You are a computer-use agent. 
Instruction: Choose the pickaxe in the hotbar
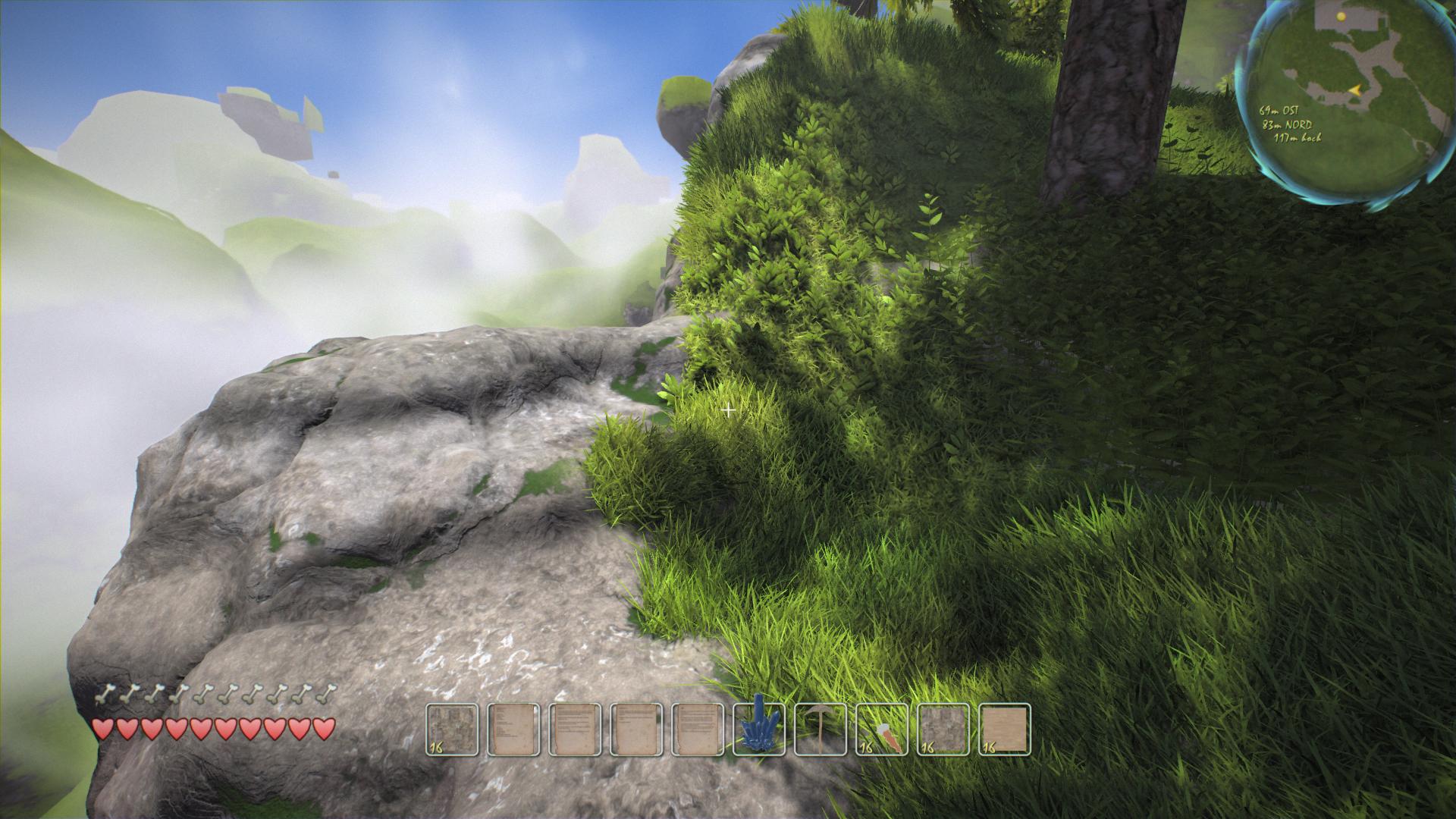pyautogui.click(x=821, y=730)
